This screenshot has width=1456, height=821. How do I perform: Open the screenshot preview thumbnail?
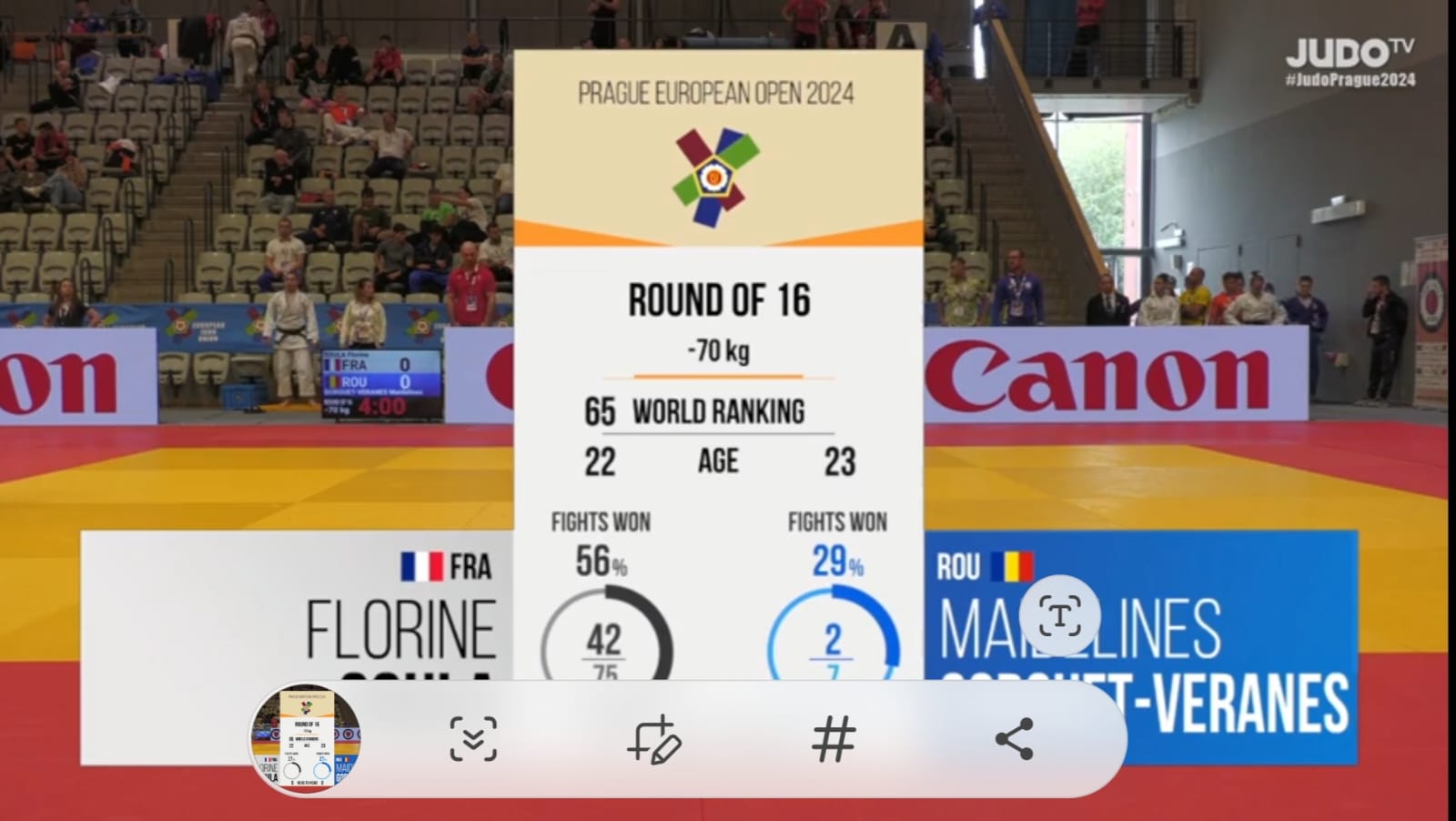(x=306, y=738)
